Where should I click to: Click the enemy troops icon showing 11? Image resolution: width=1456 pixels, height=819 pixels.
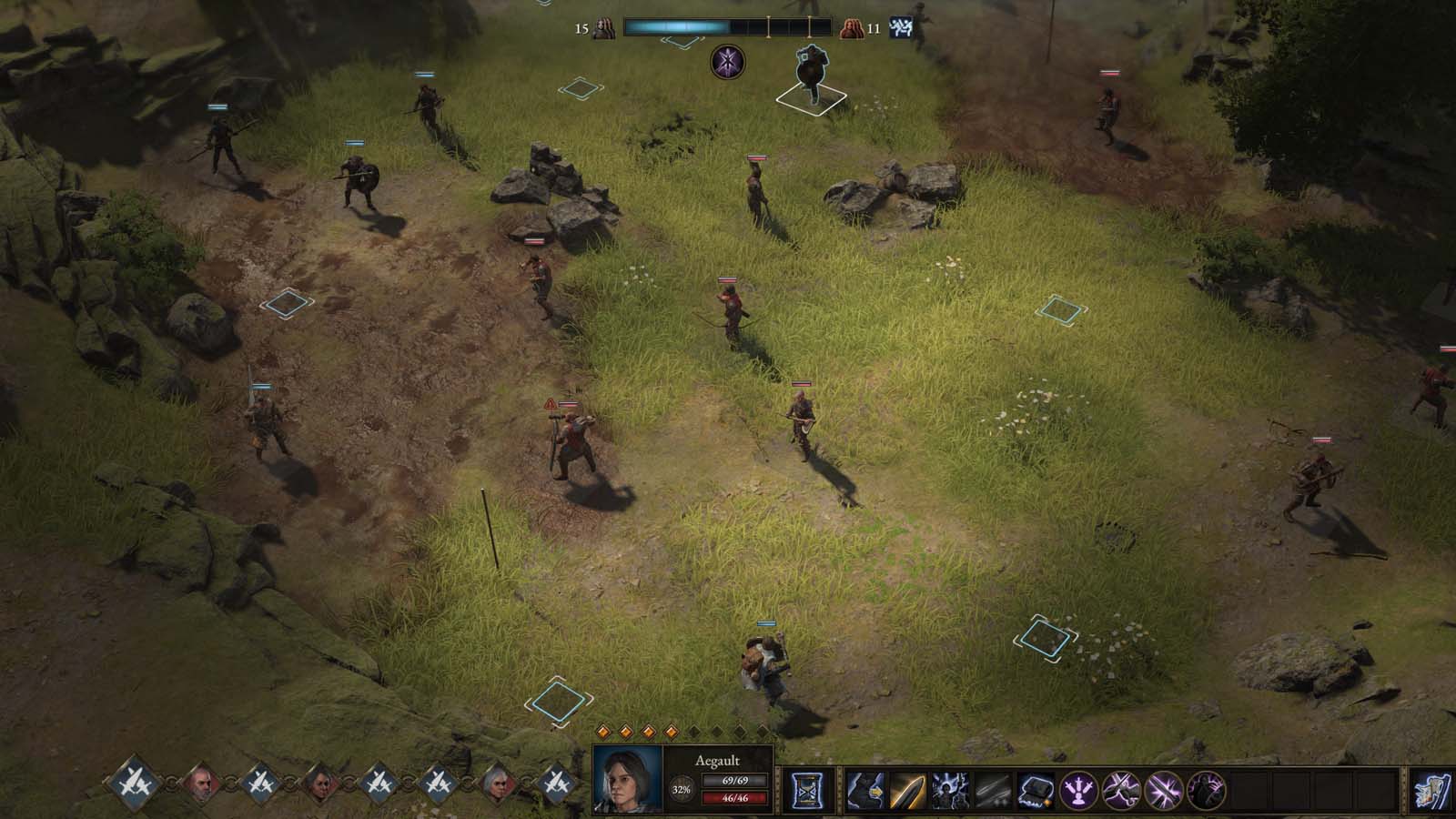click(854, 27)
